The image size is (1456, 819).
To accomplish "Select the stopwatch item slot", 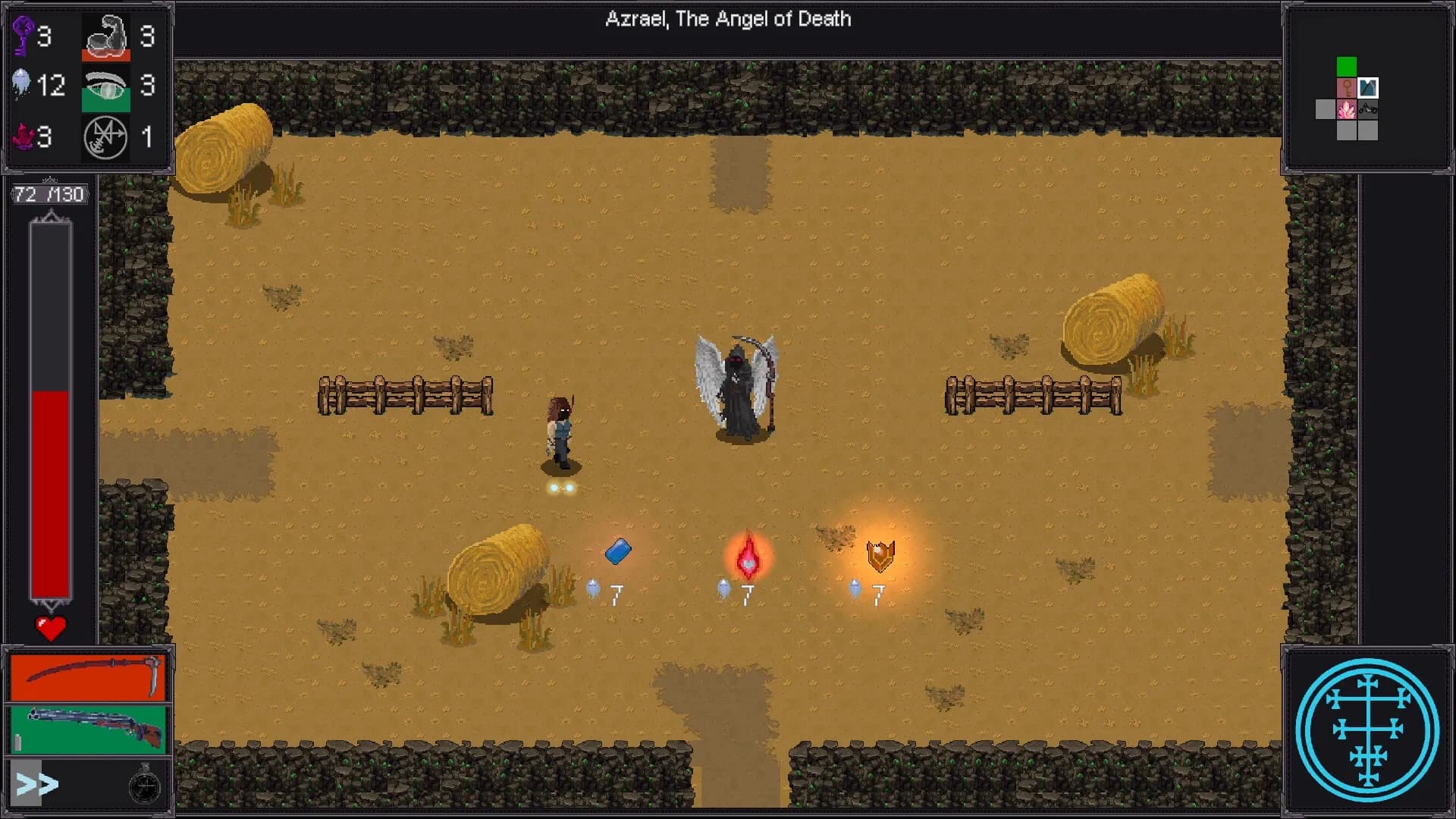I will tap(144, 786).
